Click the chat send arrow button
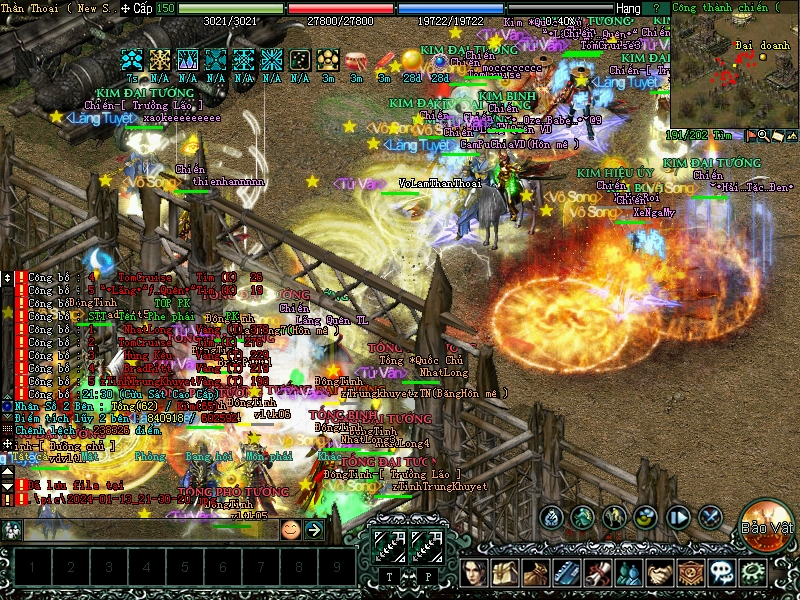Image resolution: width=800 pixels, height=600 pixels. 313,529
